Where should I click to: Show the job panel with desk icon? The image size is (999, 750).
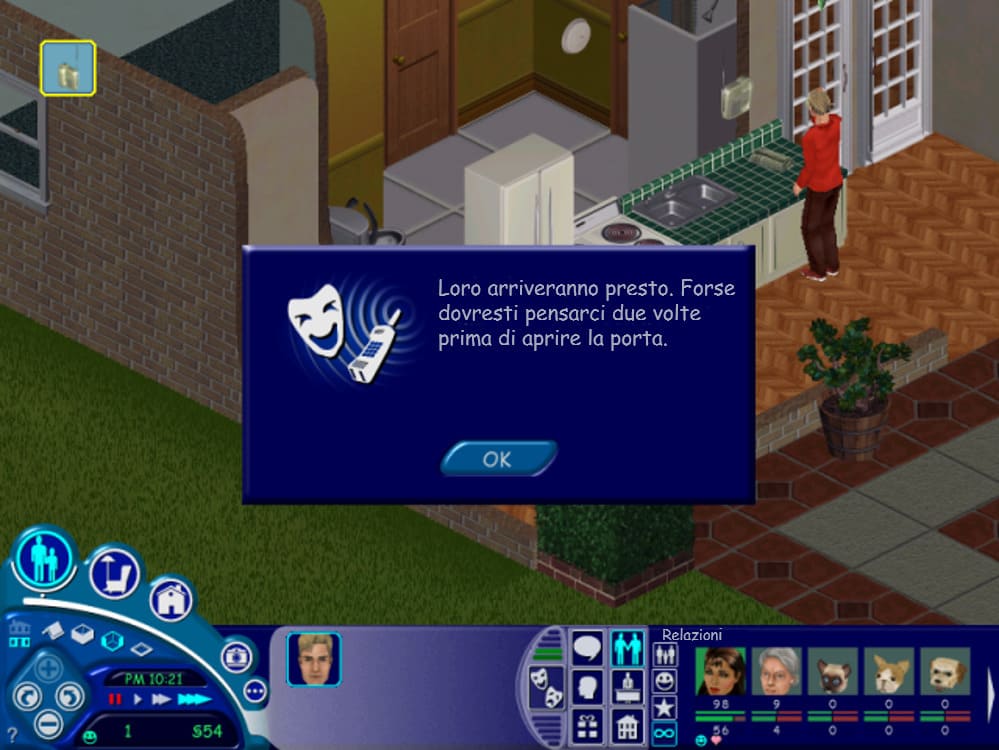coord(629,687)
